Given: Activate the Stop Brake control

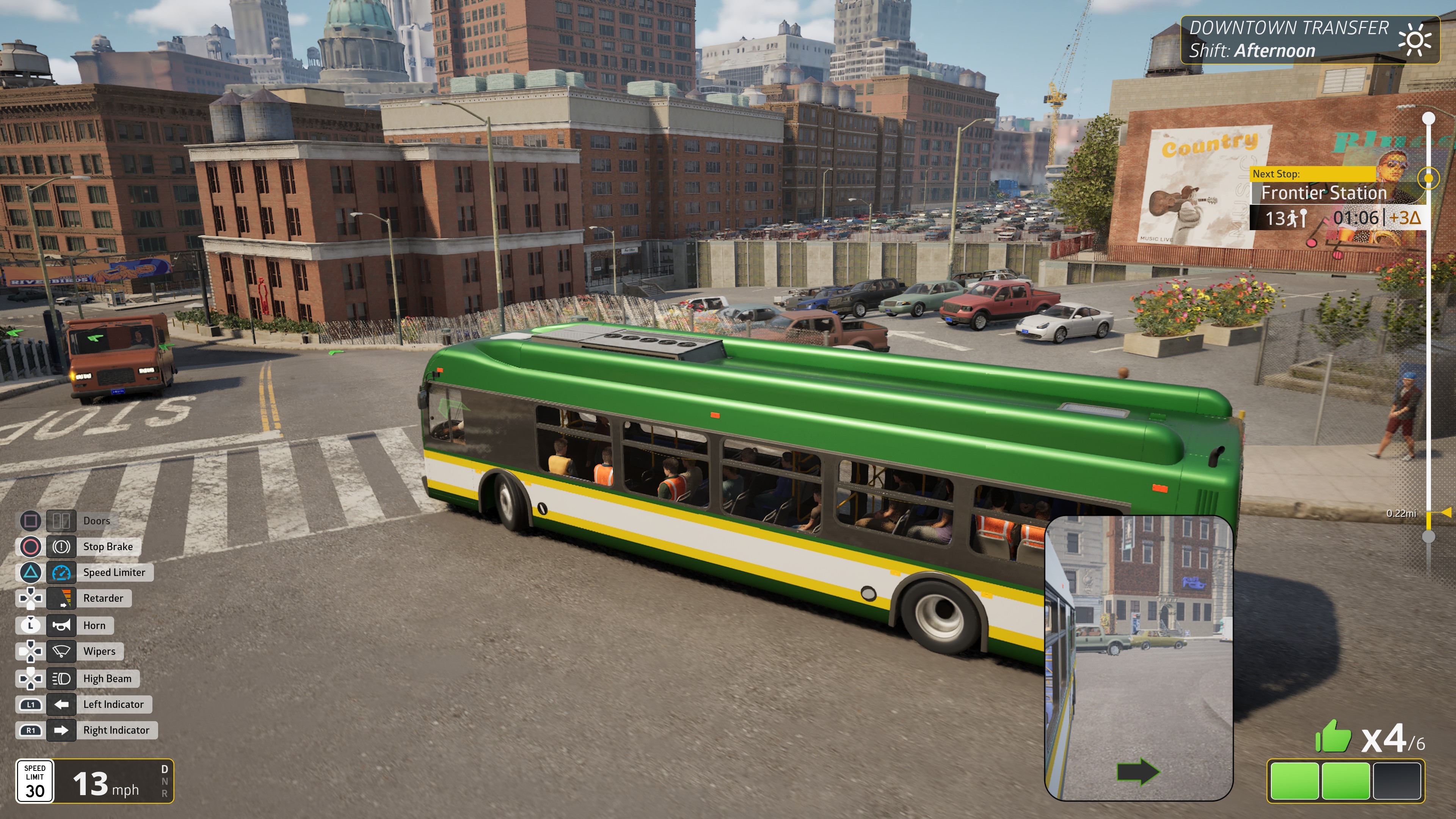Looking at the screenshot, I should tap(61, 546).
